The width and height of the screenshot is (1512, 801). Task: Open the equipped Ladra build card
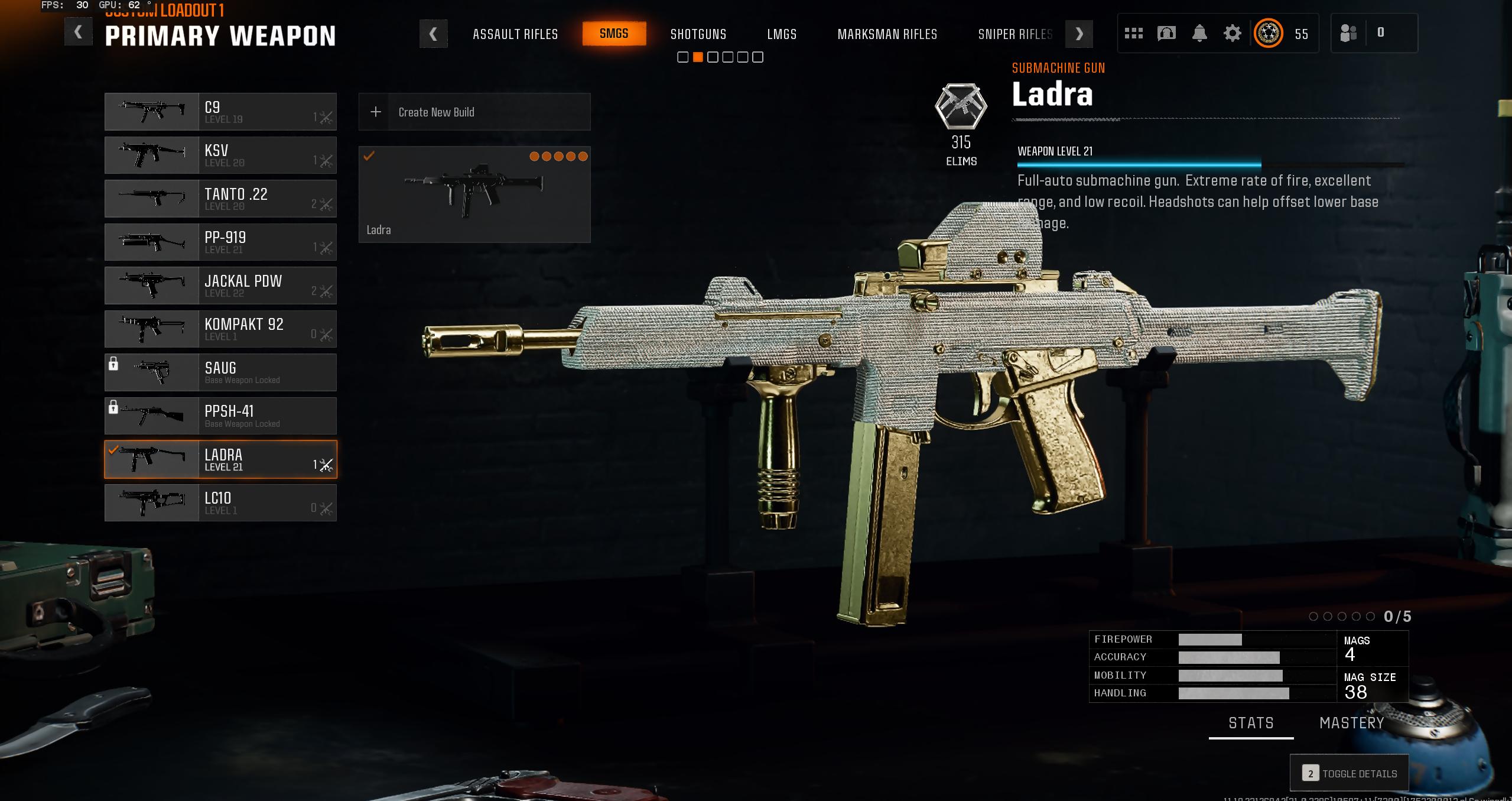(x=474, y=194)
